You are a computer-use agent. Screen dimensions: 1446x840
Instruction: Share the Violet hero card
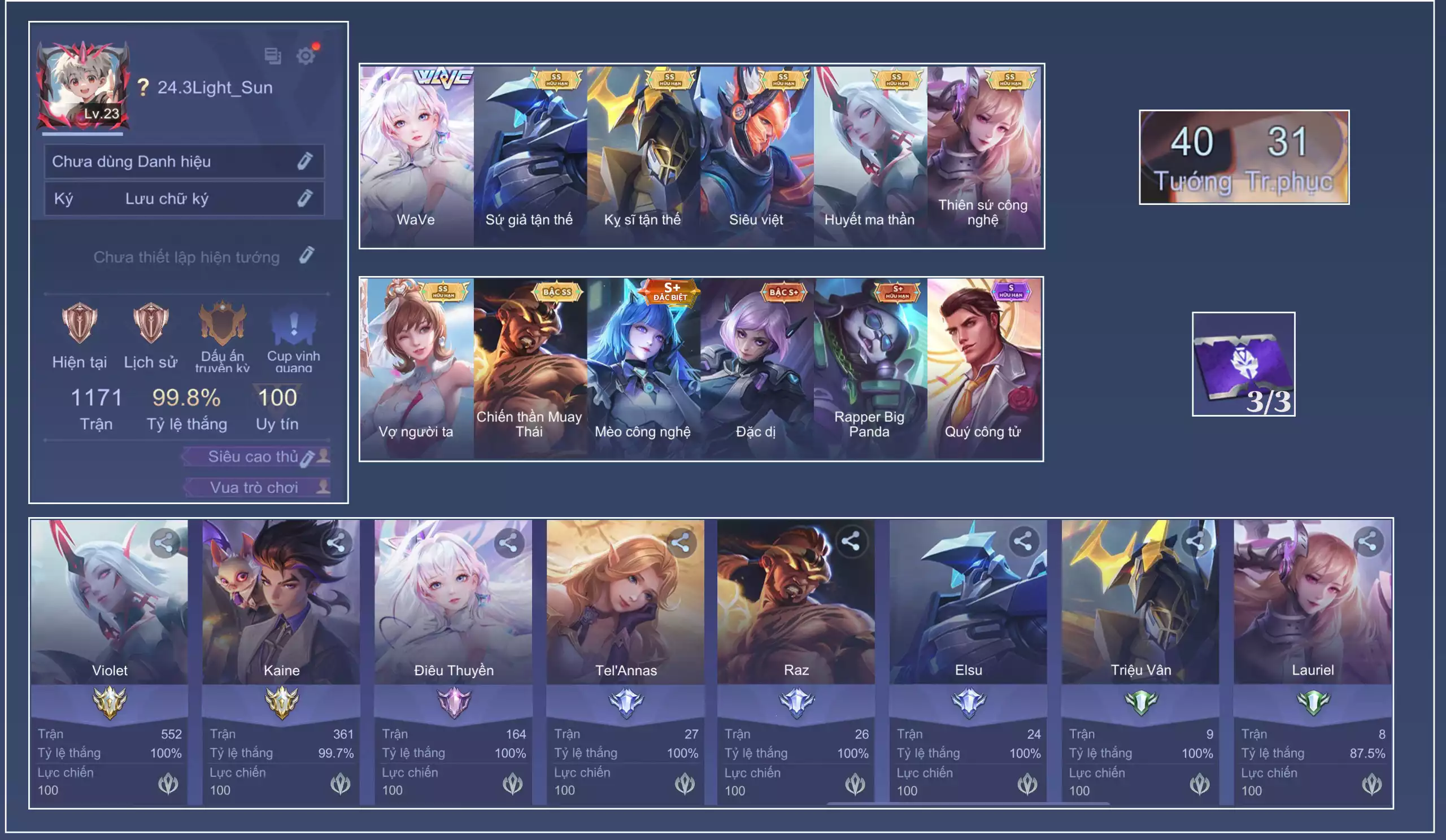[x=165, y=542]
